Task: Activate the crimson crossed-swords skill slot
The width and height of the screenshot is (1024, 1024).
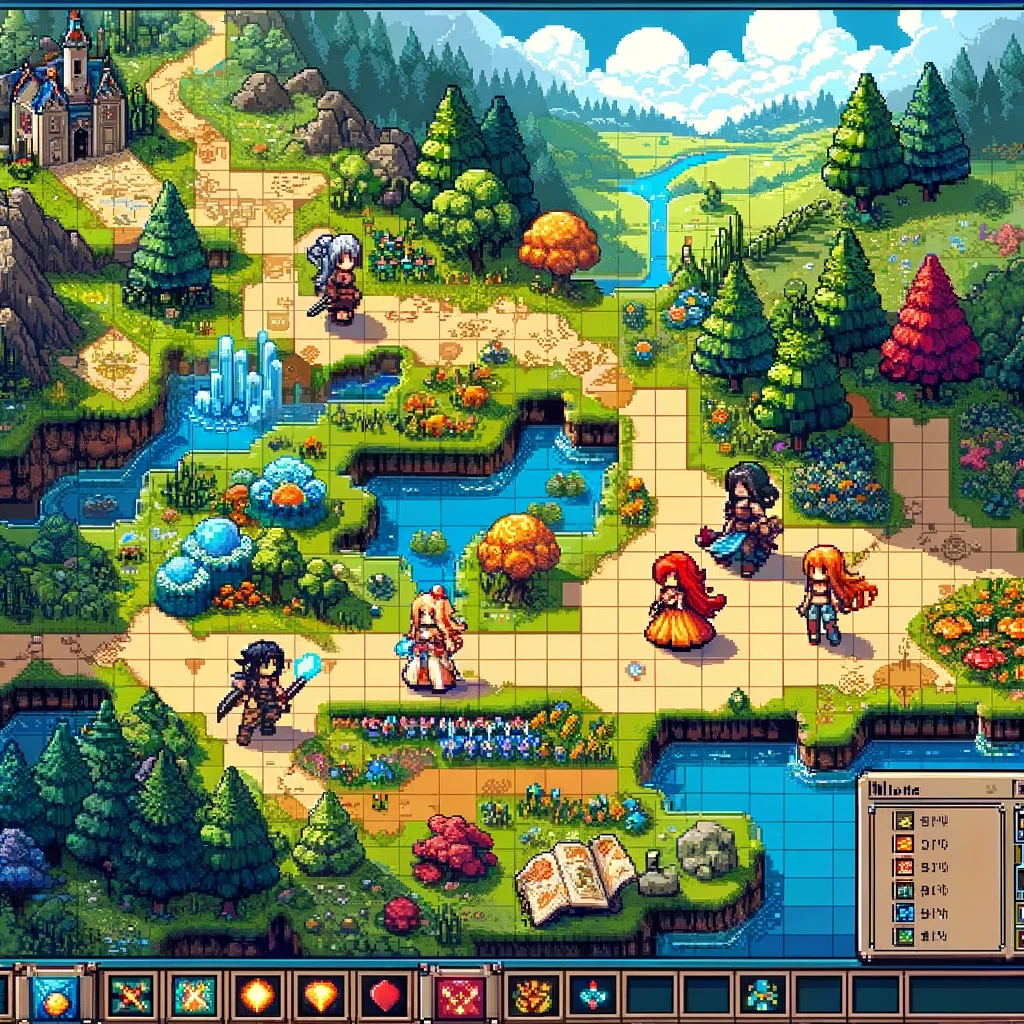Action: click(x=461, y=995)
